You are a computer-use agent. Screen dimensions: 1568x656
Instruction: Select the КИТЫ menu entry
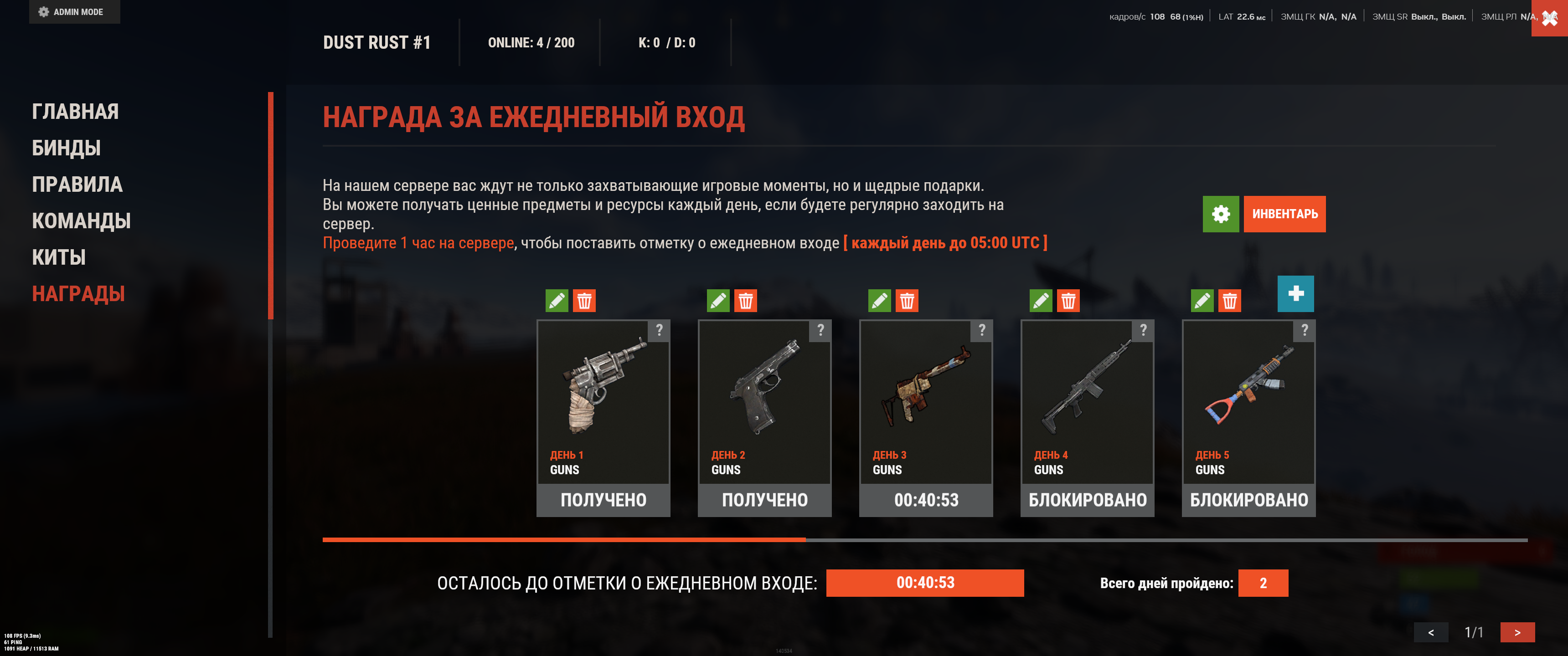coord(58,257)
